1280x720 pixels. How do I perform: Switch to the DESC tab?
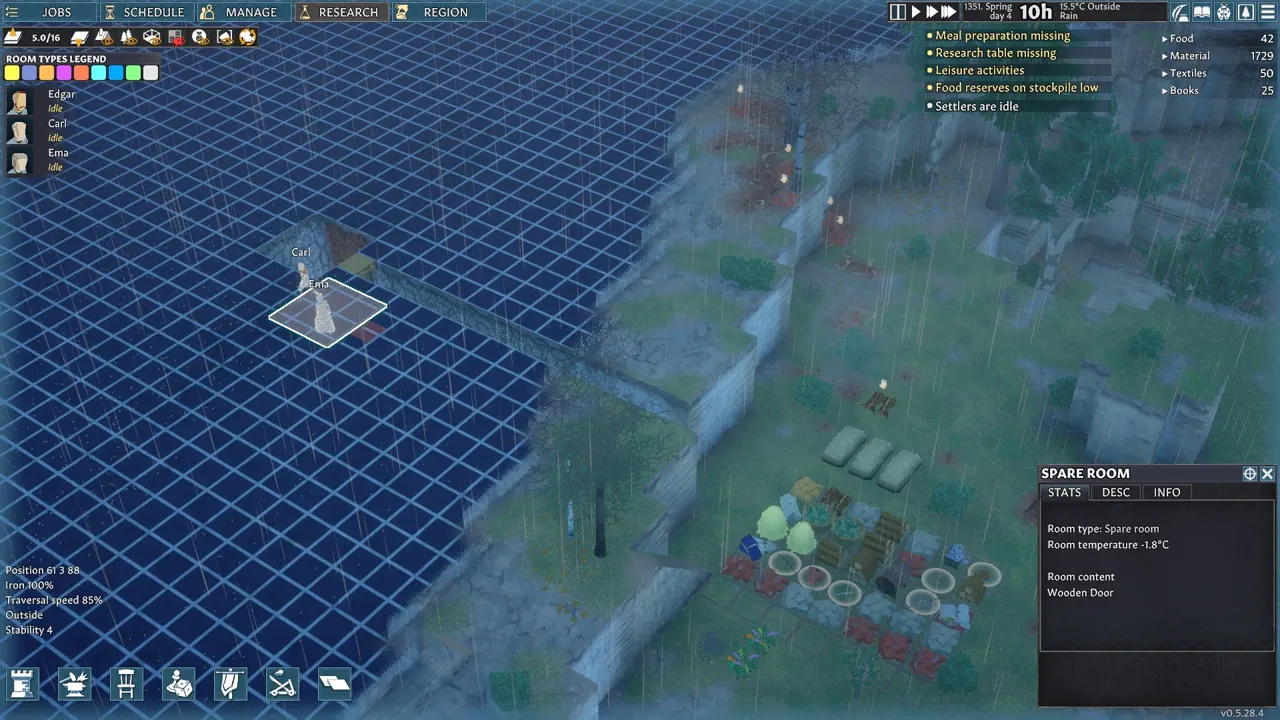point(1115,492)
